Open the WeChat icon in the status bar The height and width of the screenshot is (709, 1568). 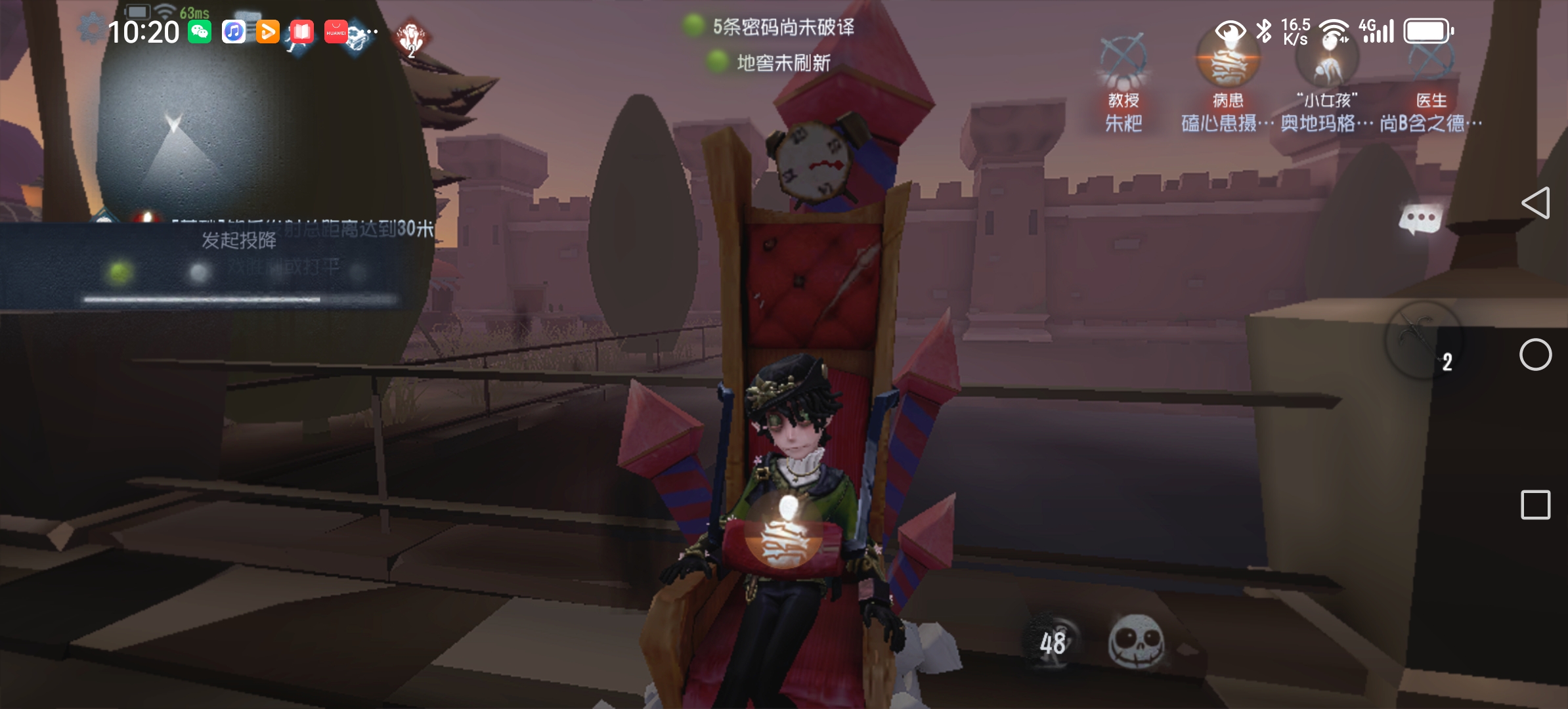[x=200, y=30]
